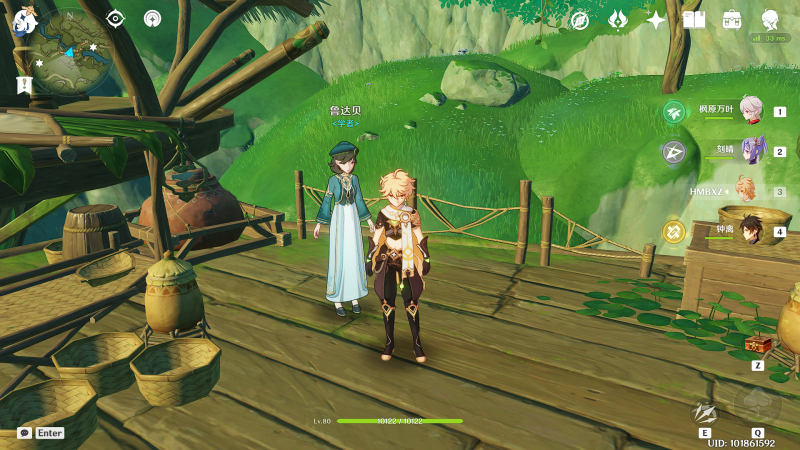The height and width of the screenshot is (450, 800).
Task: Switch to party member 钟离
Action: click(750, 231)
